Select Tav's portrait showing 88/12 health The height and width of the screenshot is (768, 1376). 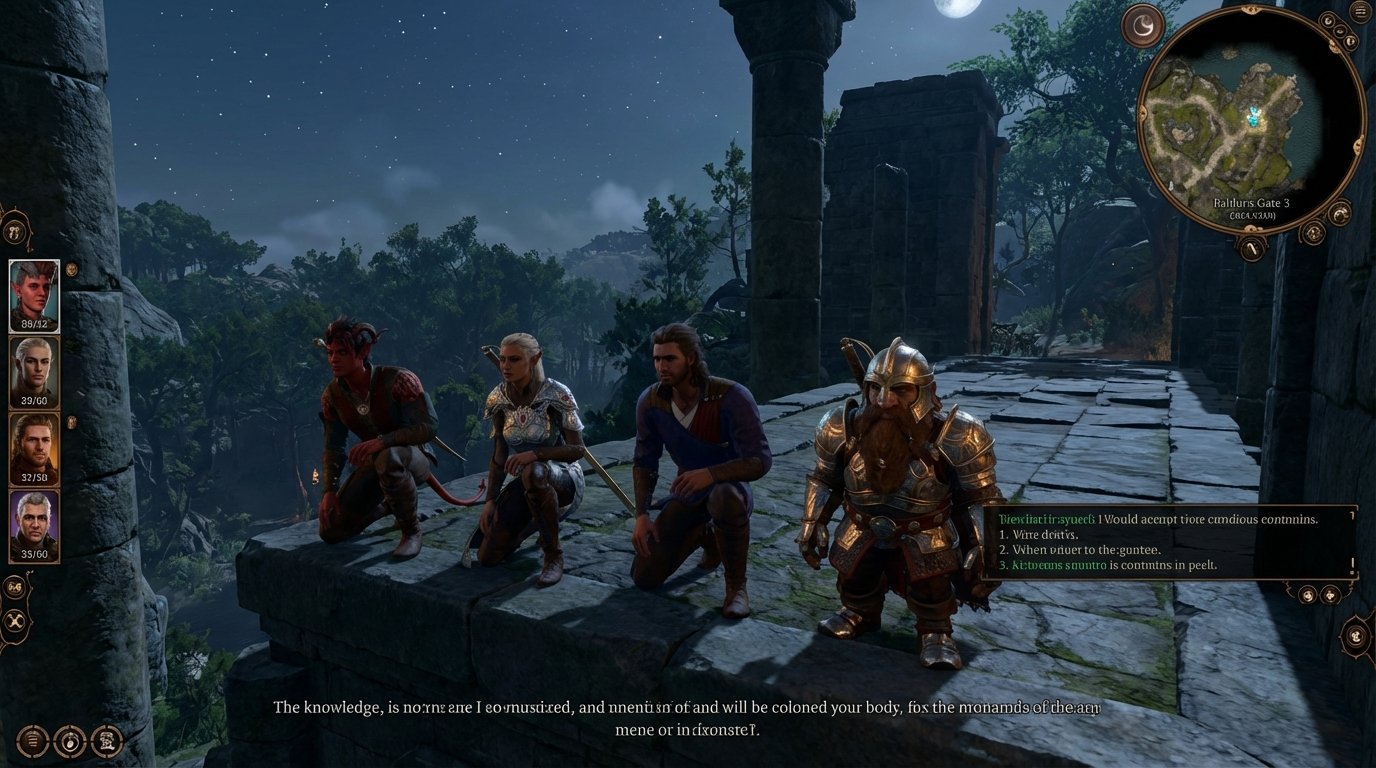(34, 293)
